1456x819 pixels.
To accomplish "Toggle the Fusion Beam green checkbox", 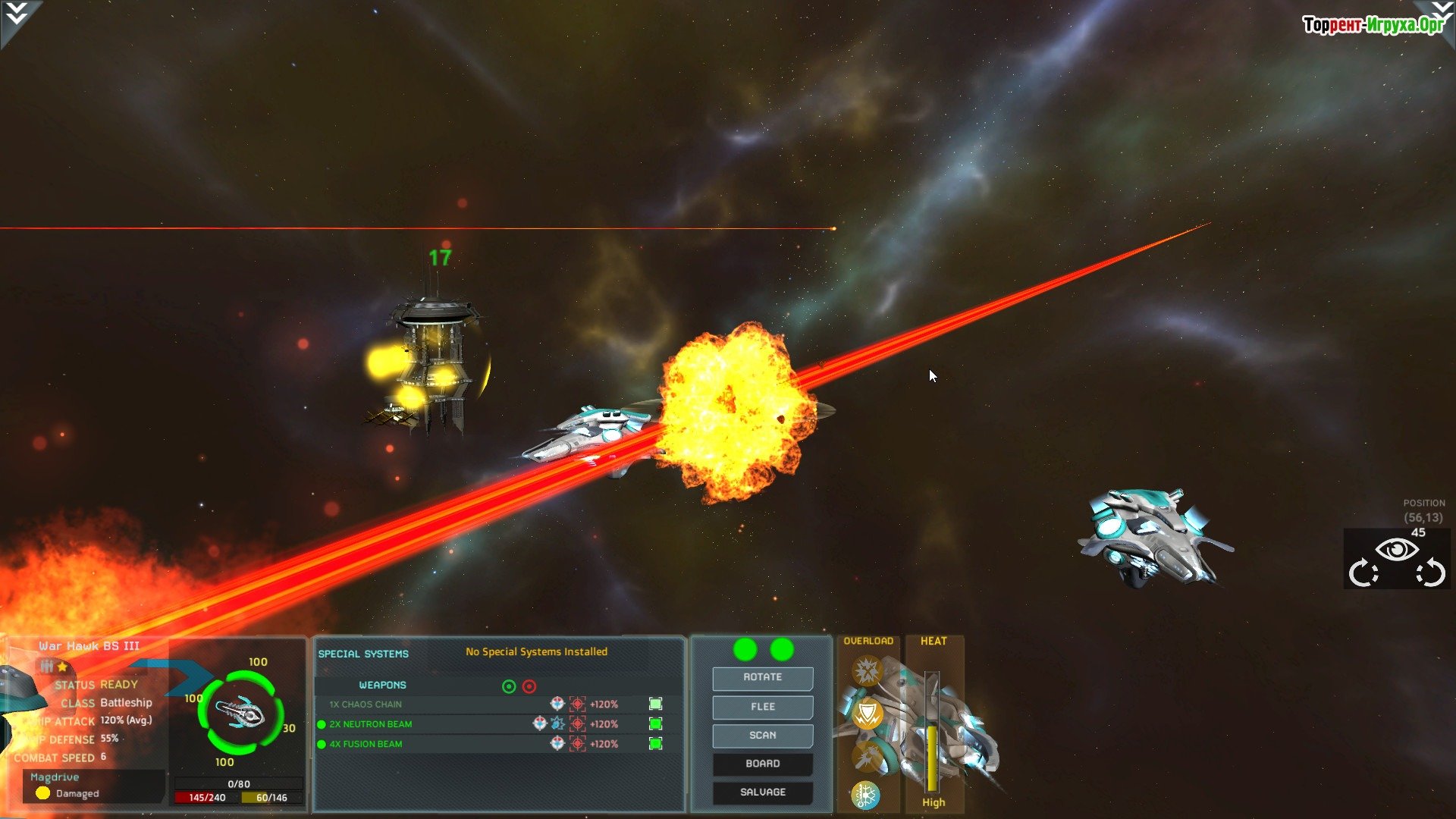I will 656,744.
